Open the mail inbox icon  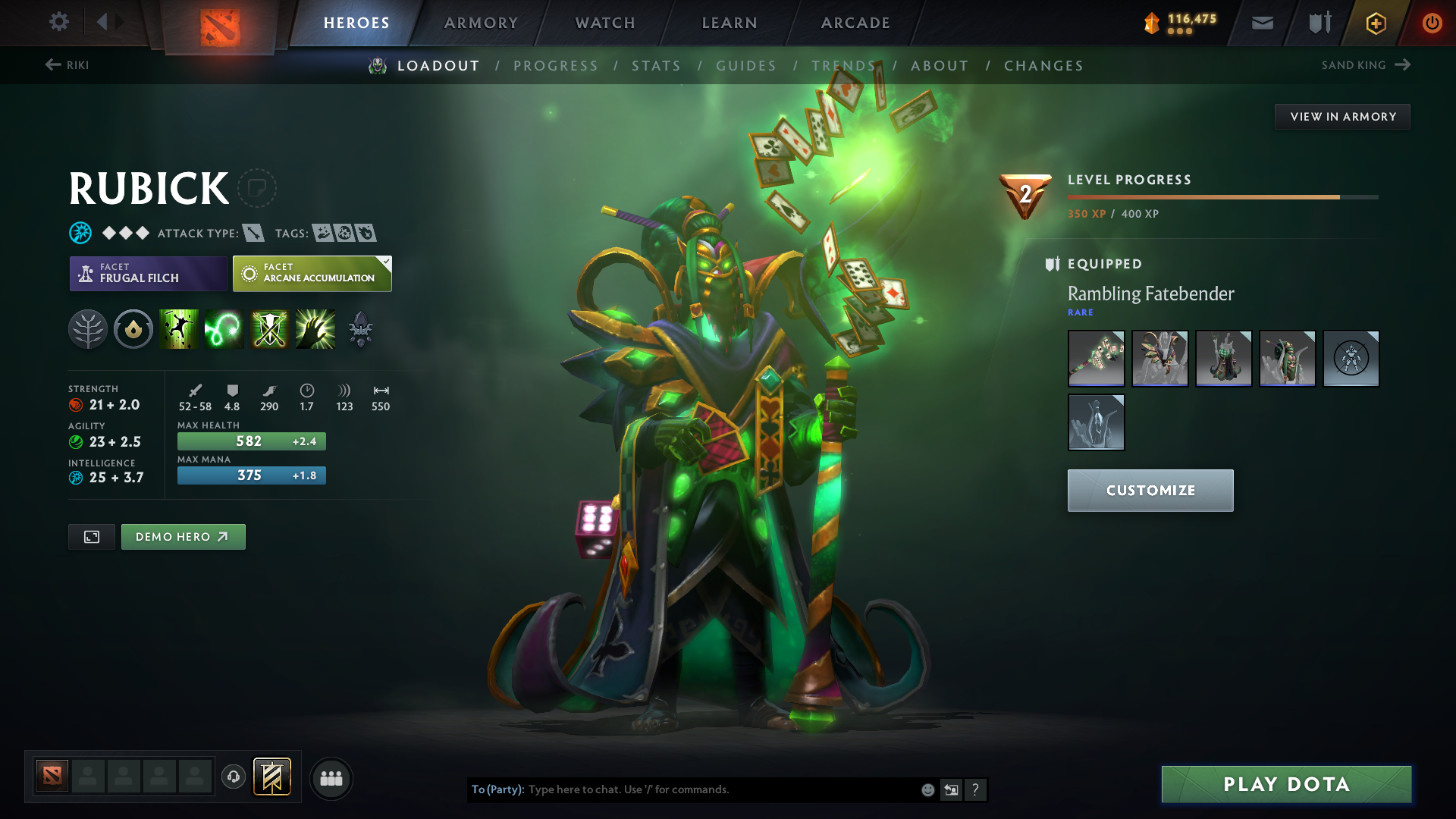point(1261,23)
